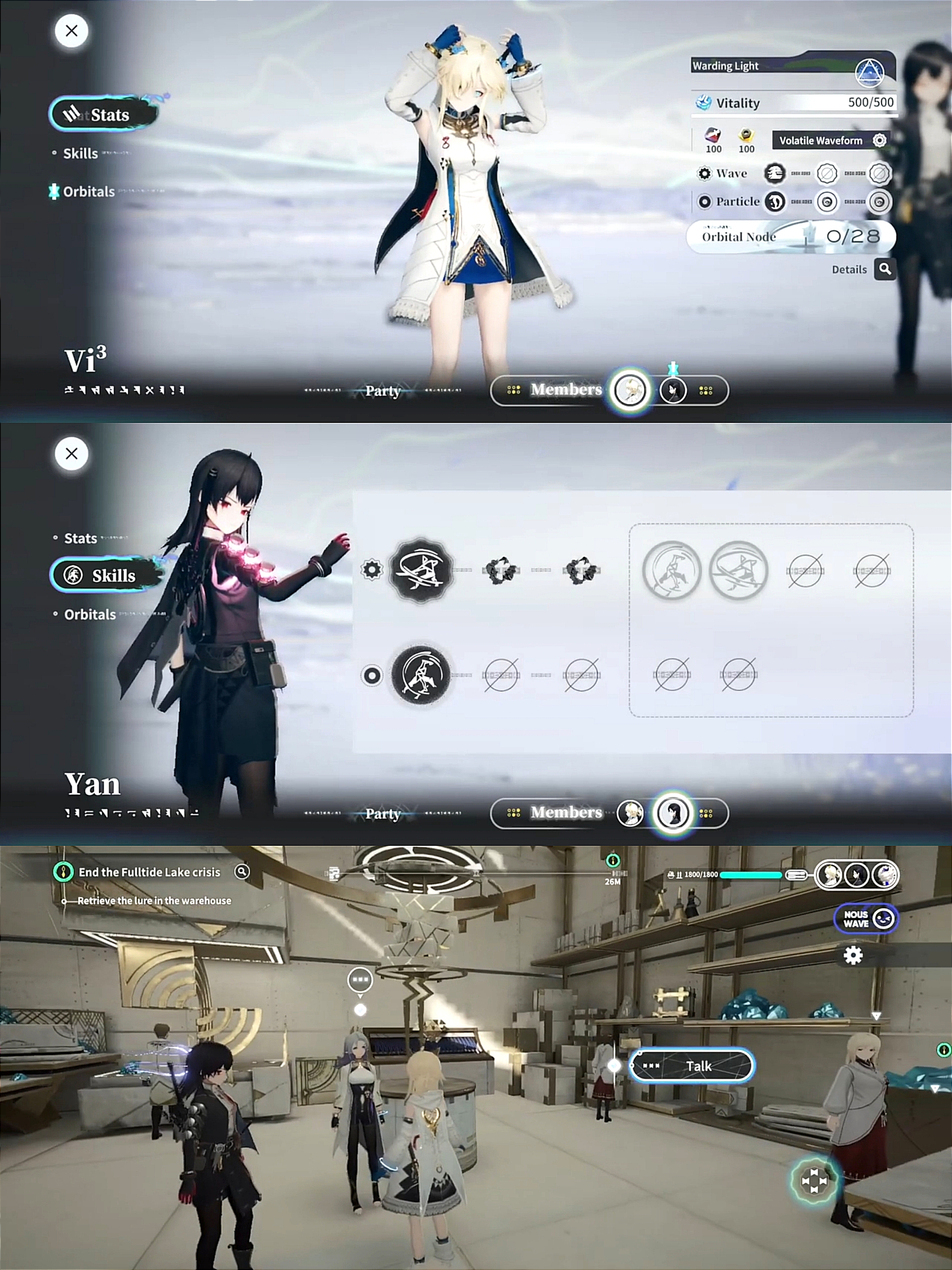Switch to the Stats tab on Yan's screen
This screenshot has height=1270, width=952.
(x=80, y=538)
